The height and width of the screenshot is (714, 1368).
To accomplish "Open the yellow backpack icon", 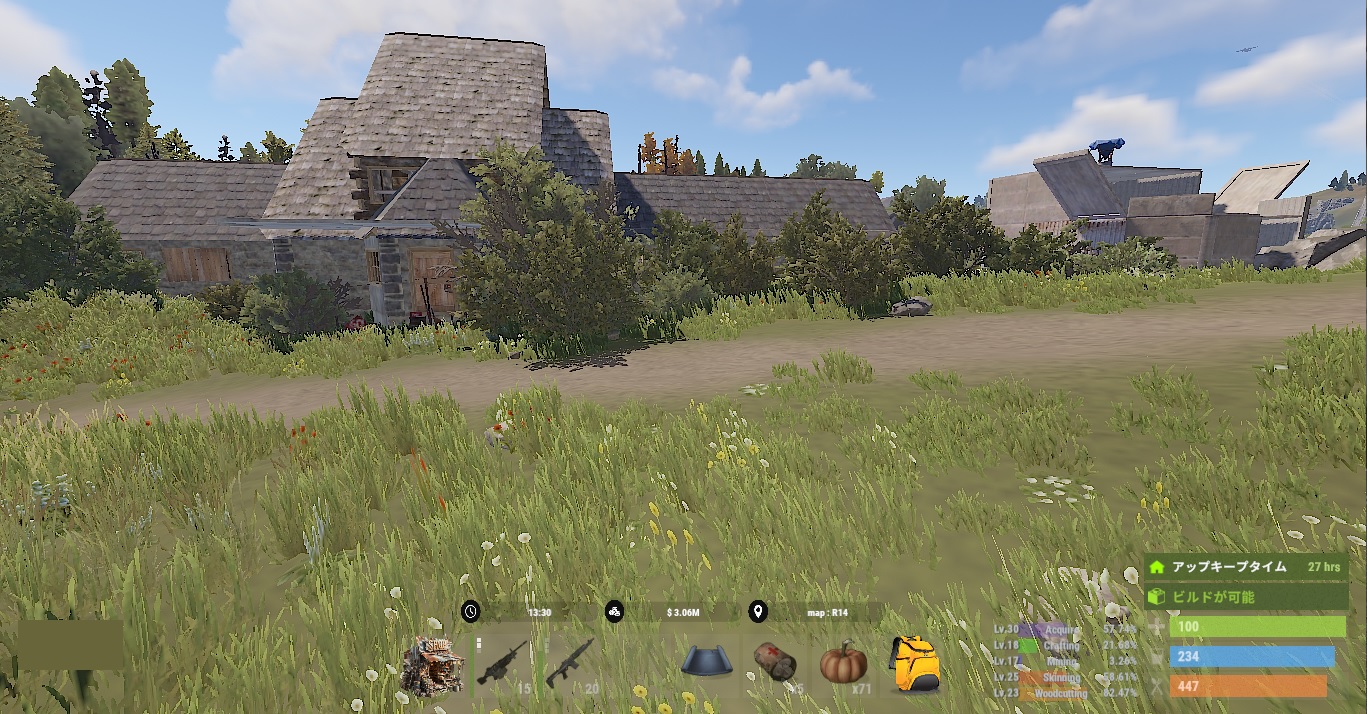I will click(914, 663).
